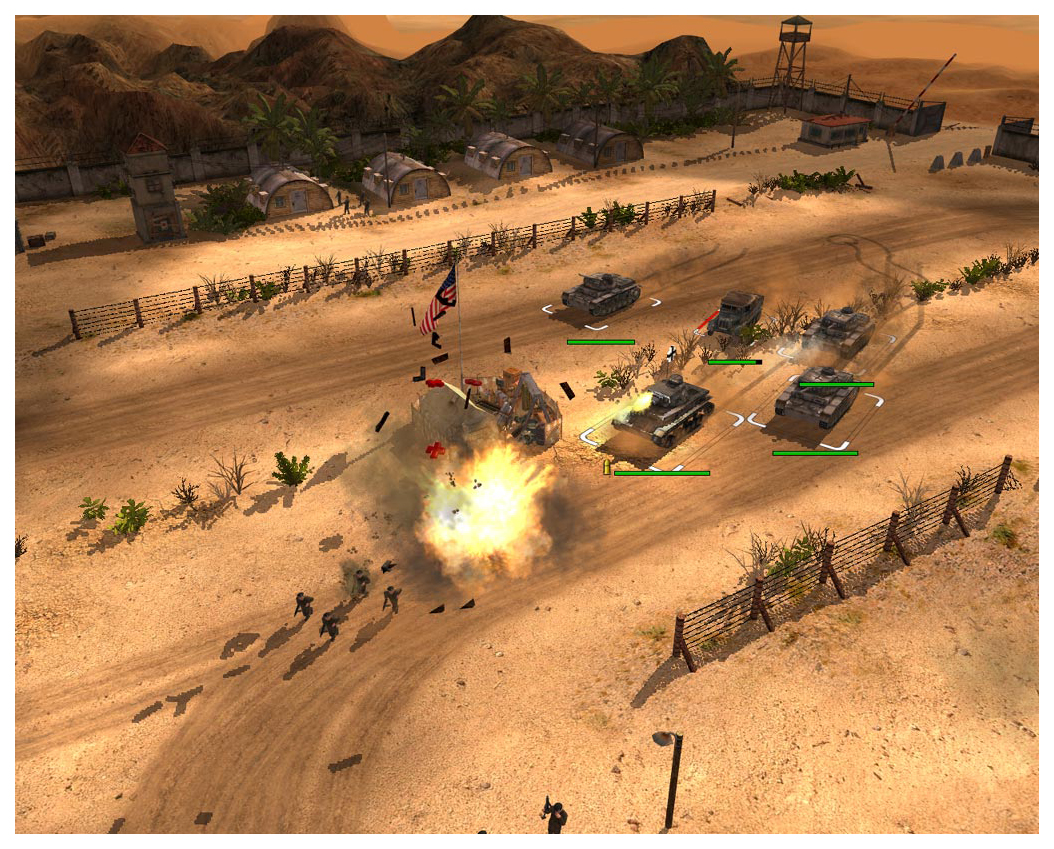1054x849 pixels.
Task: Select the covered supply truck among tanks
Action: click(x=737, y=313)
